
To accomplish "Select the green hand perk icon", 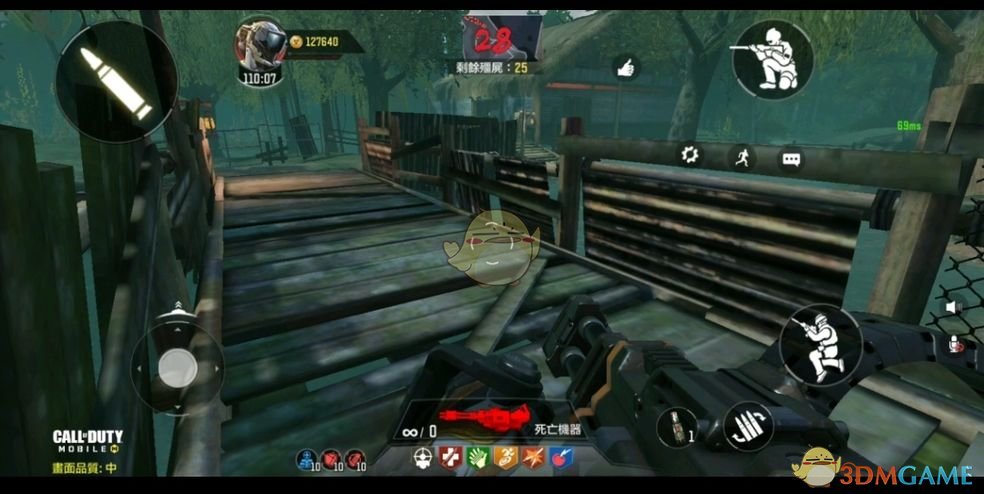I will (x=478, y=459).
